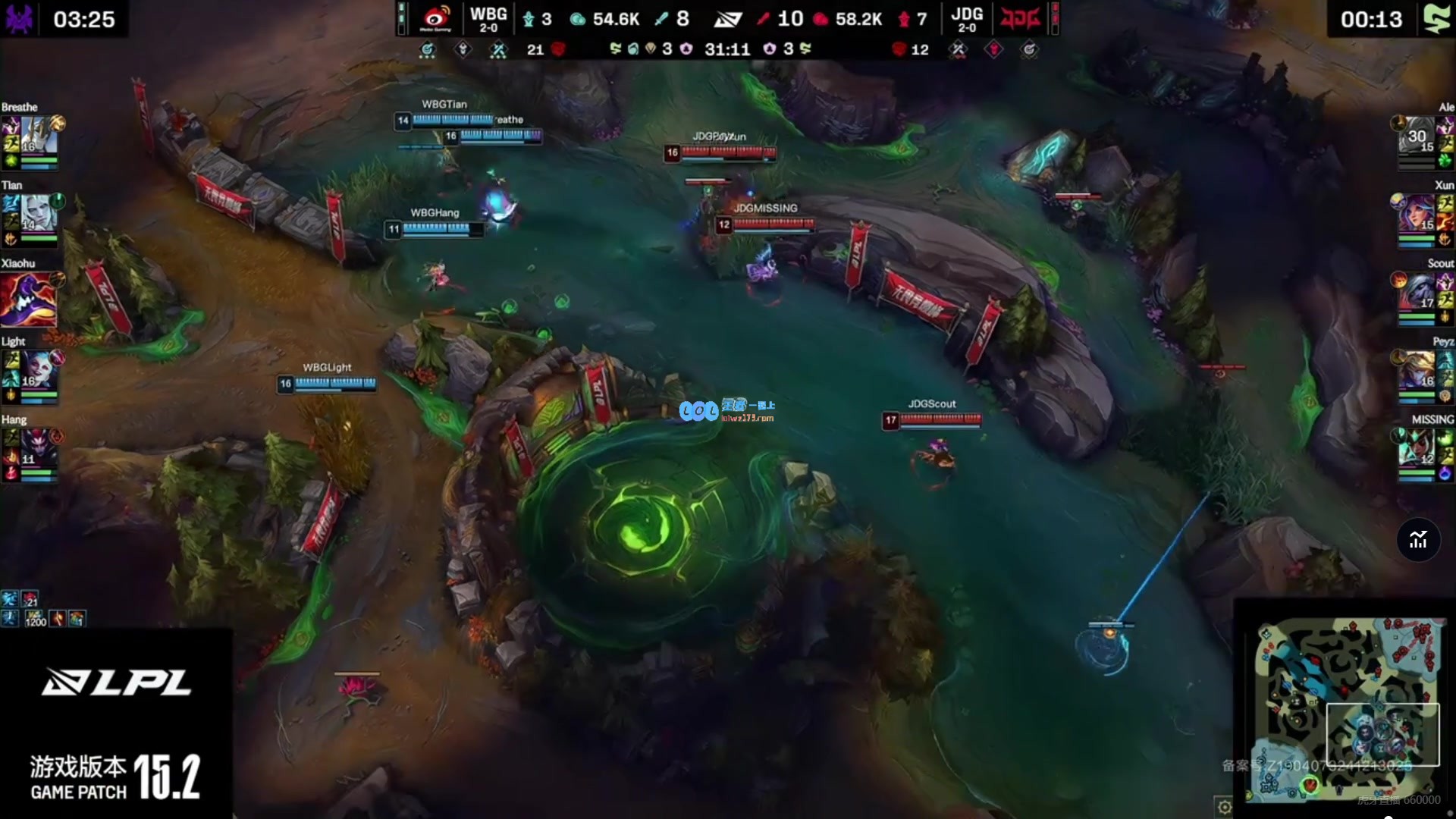Click the red JDG team logo
Viewport: 1456px width, 819px height.
[x=1019, y=18]
